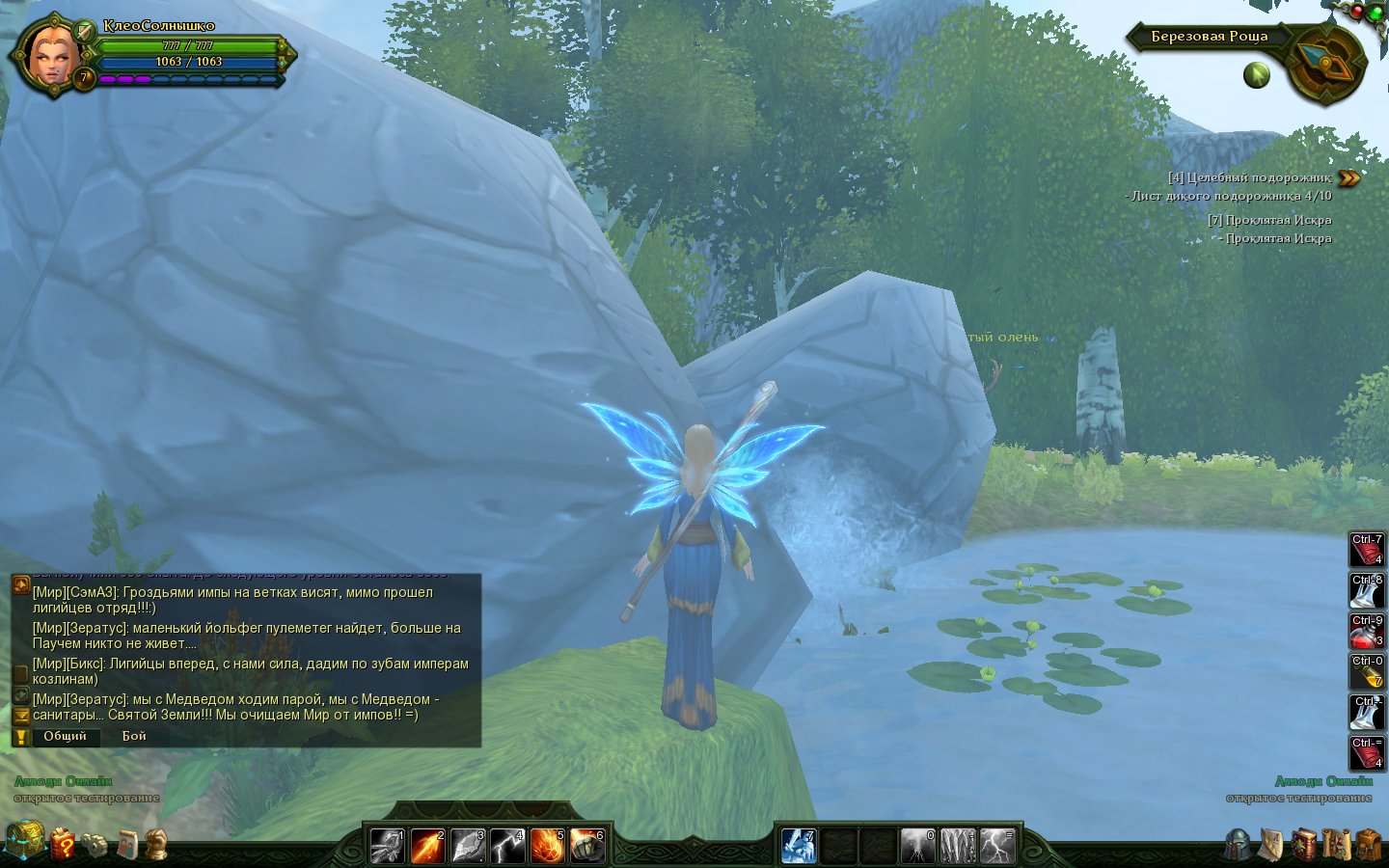
Task: Open the help book with question mark
Action: click(63, 844)
